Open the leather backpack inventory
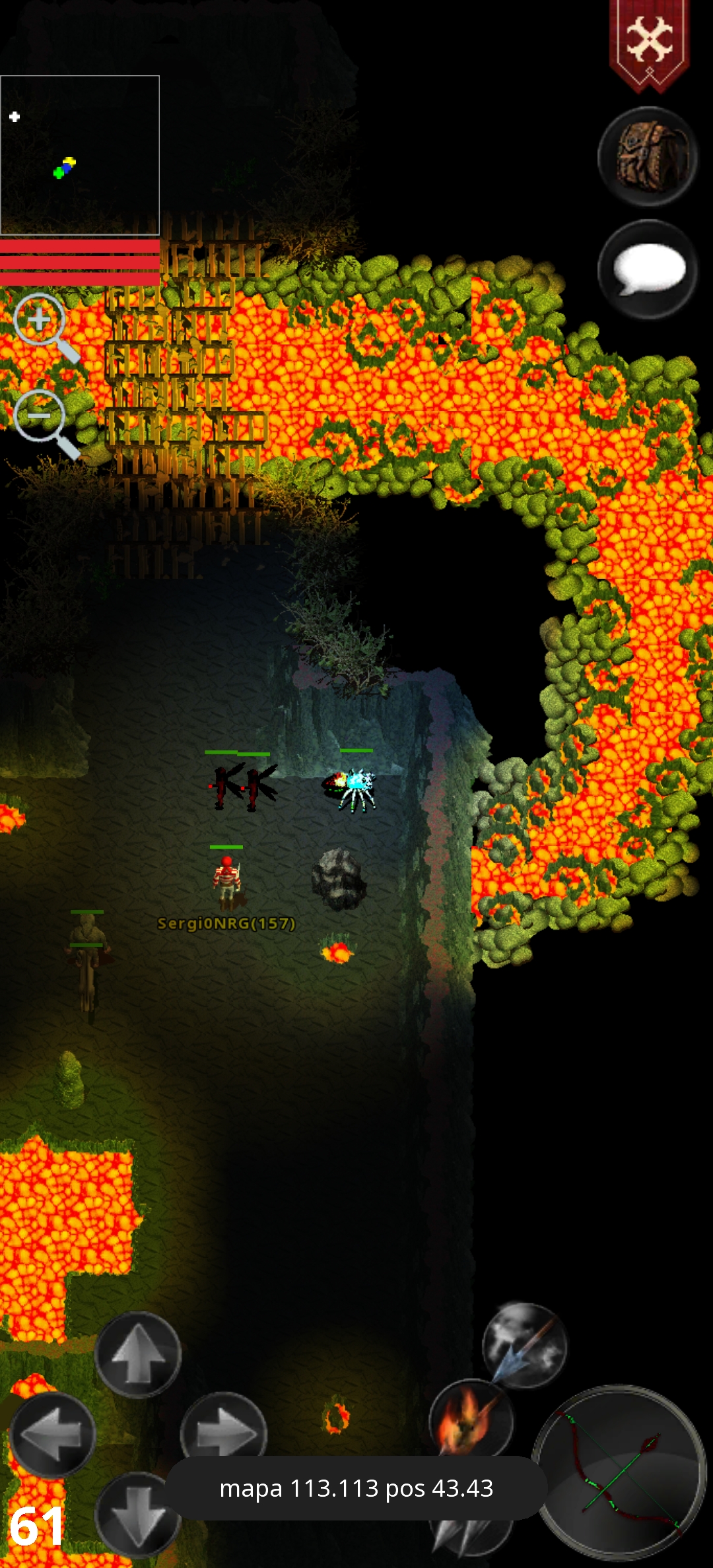This screenshot has width=713, height=1568. pyautogui.click(x=648, y=157)
